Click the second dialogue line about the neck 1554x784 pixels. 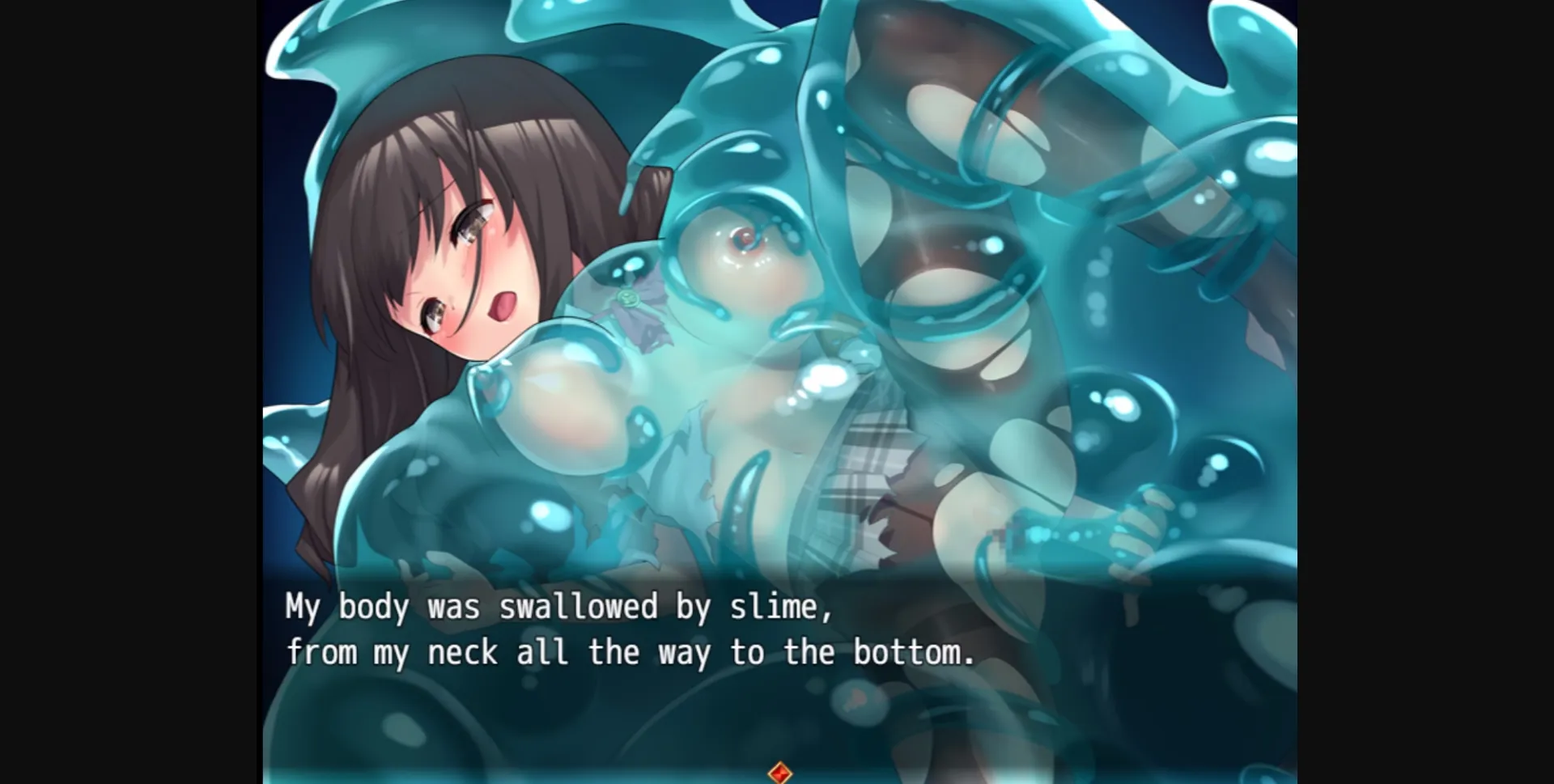tap(631, 652)
